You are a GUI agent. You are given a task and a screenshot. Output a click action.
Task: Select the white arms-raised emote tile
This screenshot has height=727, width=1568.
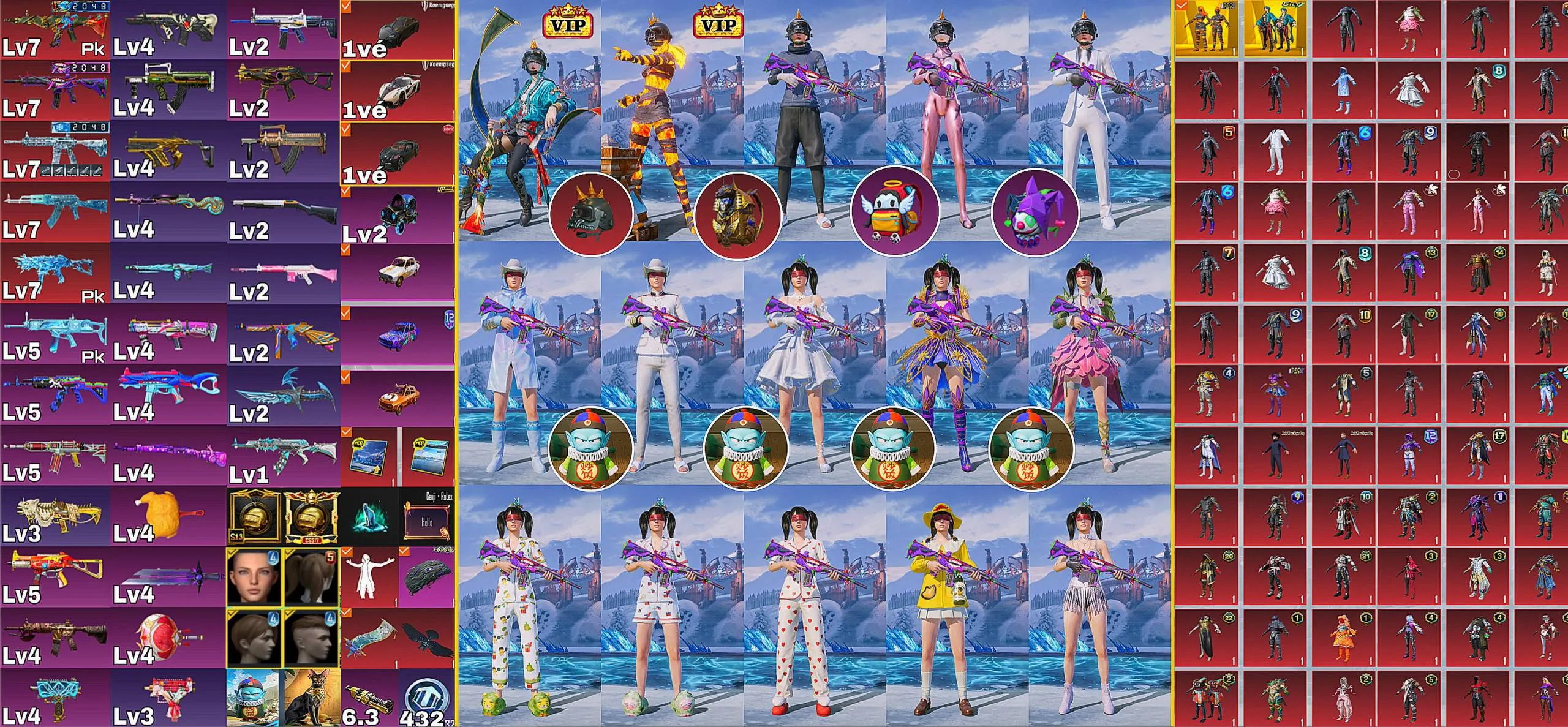369,576
